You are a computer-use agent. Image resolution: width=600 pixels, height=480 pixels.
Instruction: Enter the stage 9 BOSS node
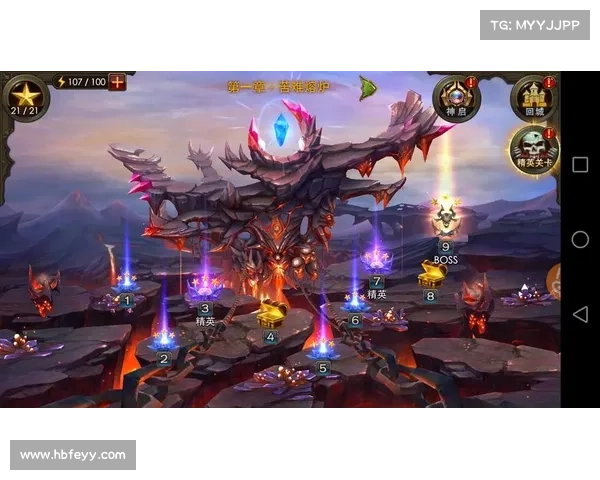(445, 220)
